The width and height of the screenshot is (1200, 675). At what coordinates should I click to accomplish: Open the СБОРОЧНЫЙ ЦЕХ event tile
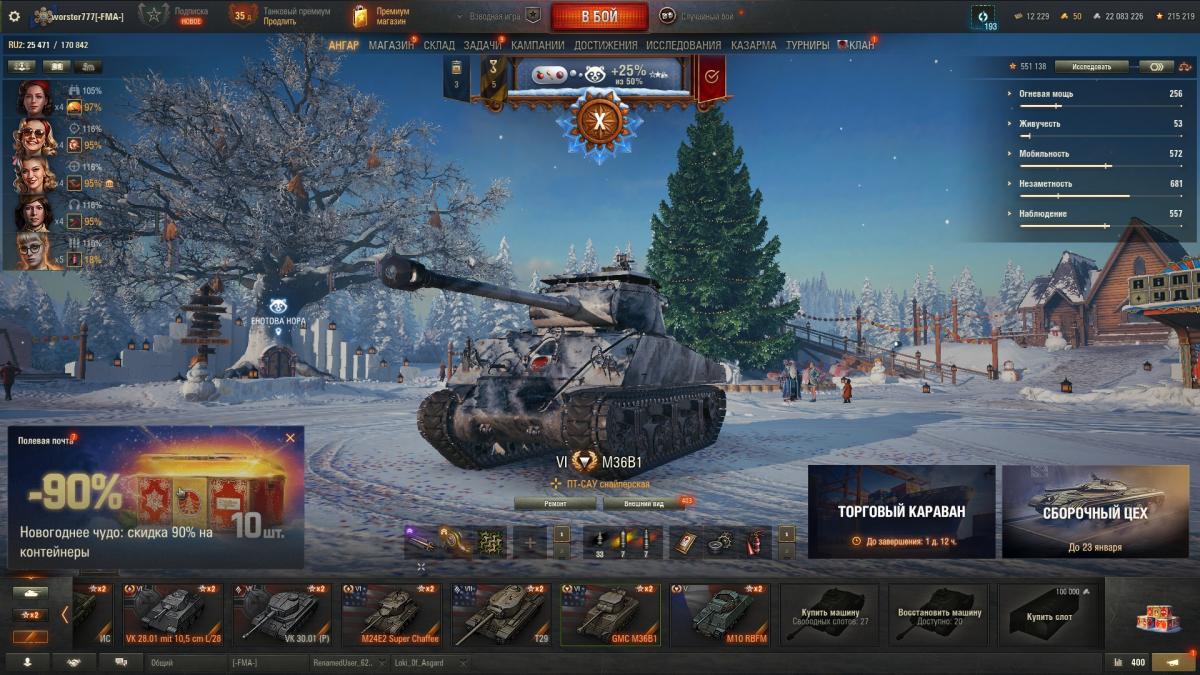(1095, 511)
